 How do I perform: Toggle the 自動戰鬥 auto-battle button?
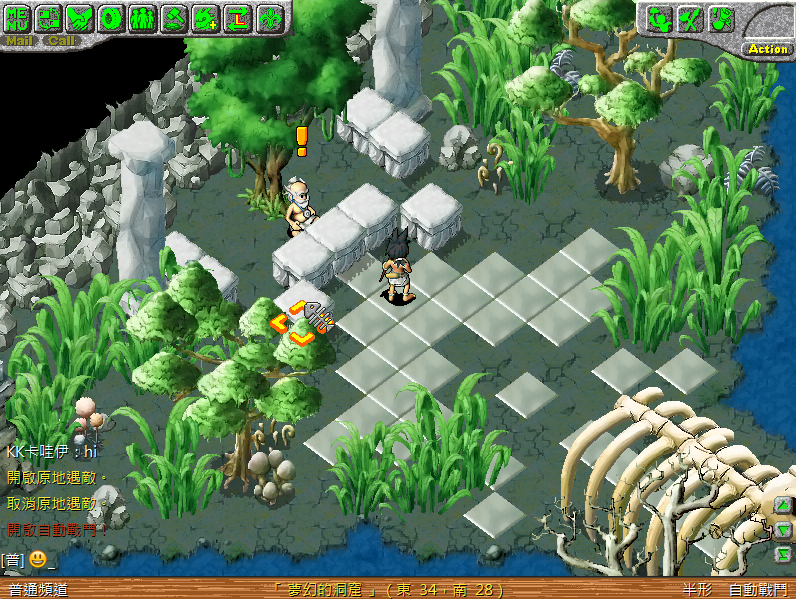pos(757,590)
